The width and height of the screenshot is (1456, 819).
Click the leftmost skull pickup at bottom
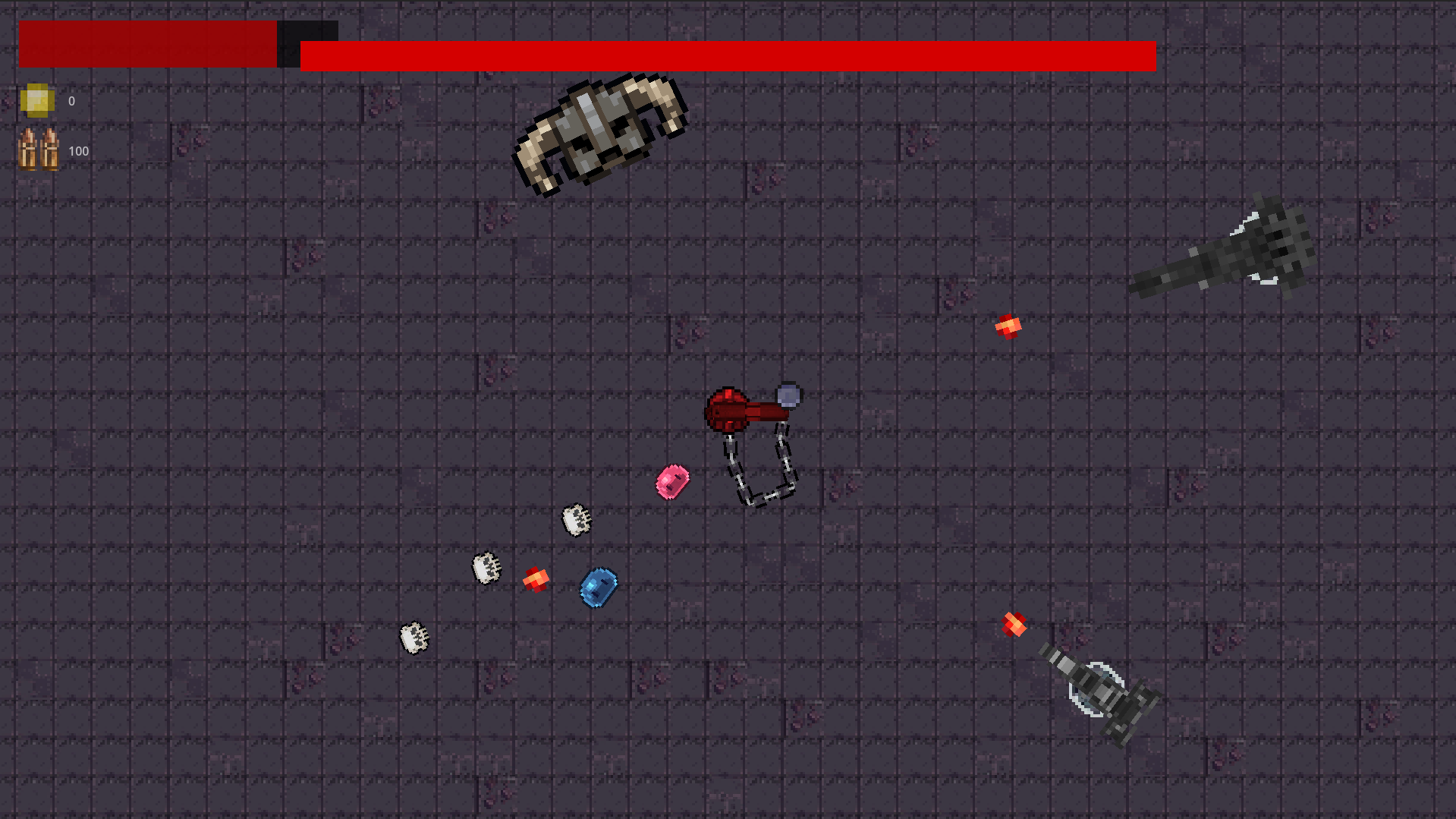pyautogui.click(x=414, y=638)
